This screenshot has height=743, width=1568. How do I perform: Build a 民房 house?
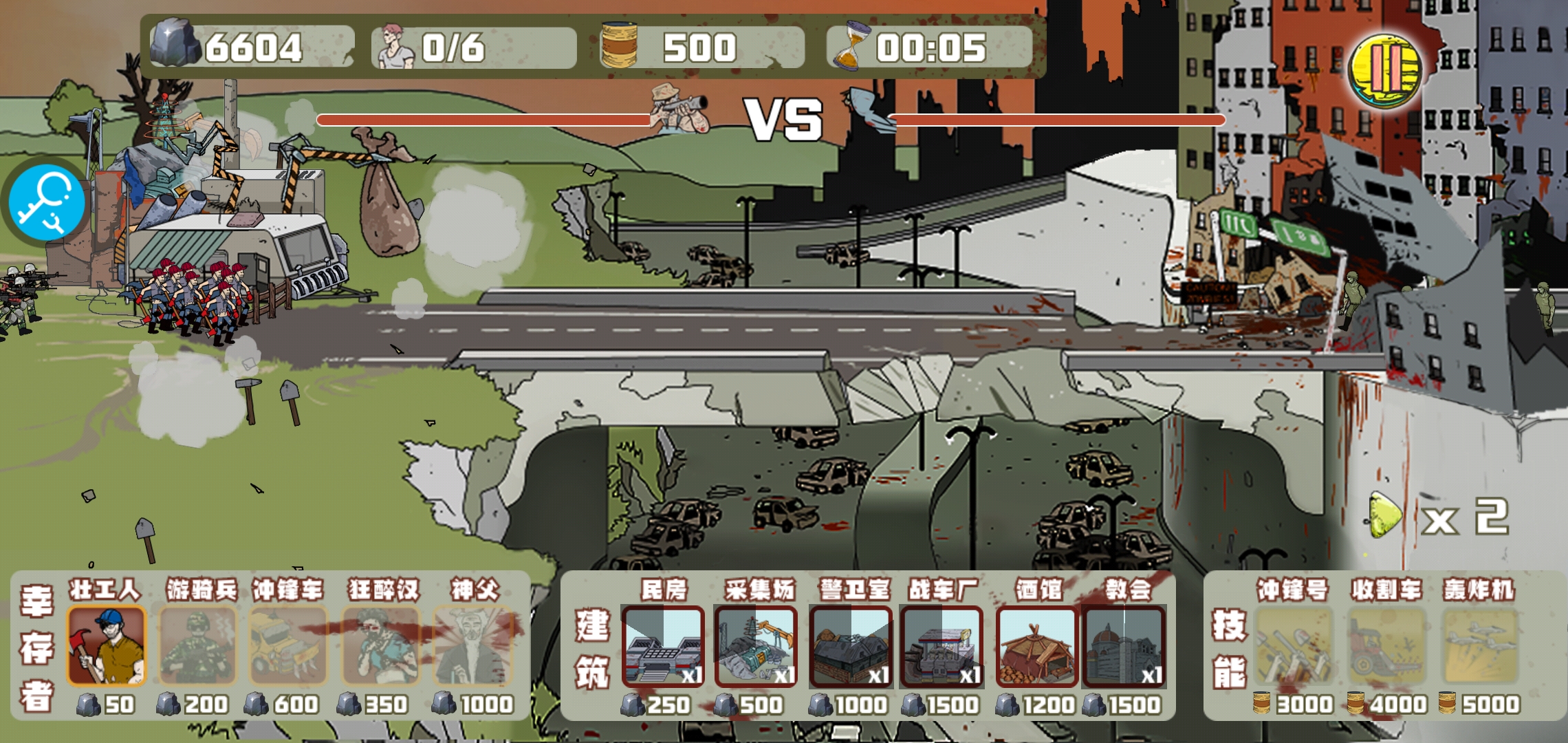tap(663, 647)
